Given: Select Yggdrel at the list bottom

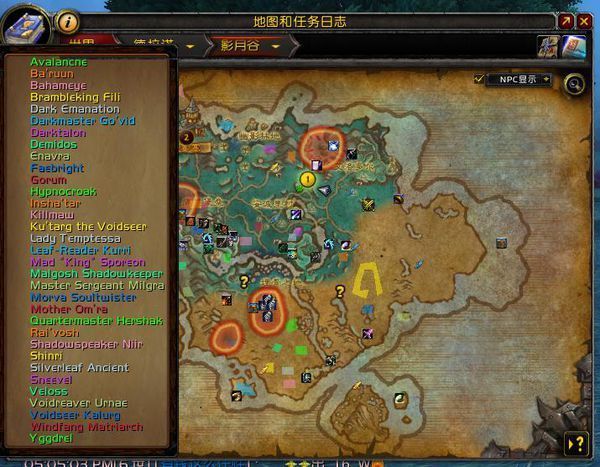Looking at the screenshot, I should (x=51, y=438).
